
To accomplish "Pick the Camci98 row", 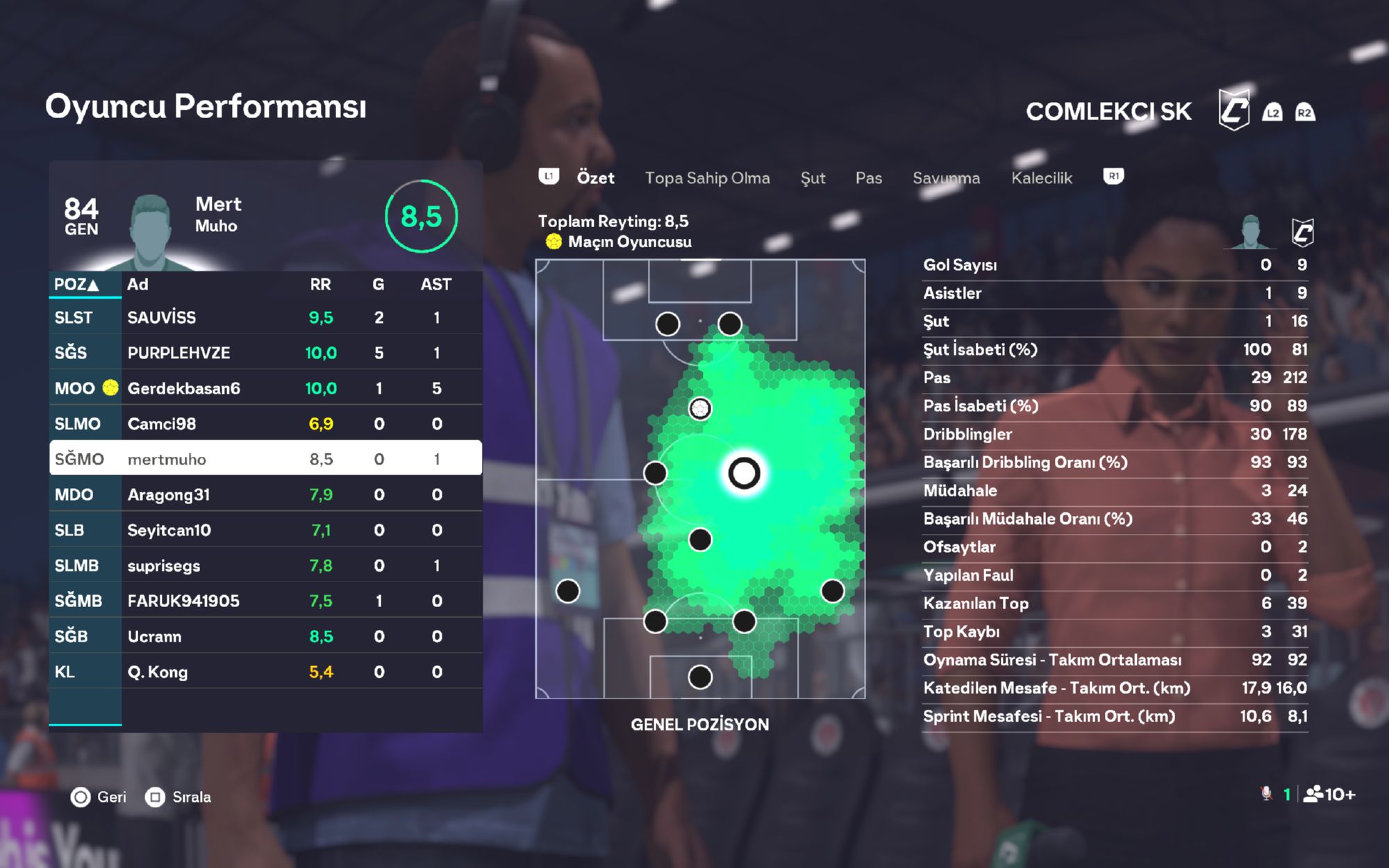I will 265,424.
